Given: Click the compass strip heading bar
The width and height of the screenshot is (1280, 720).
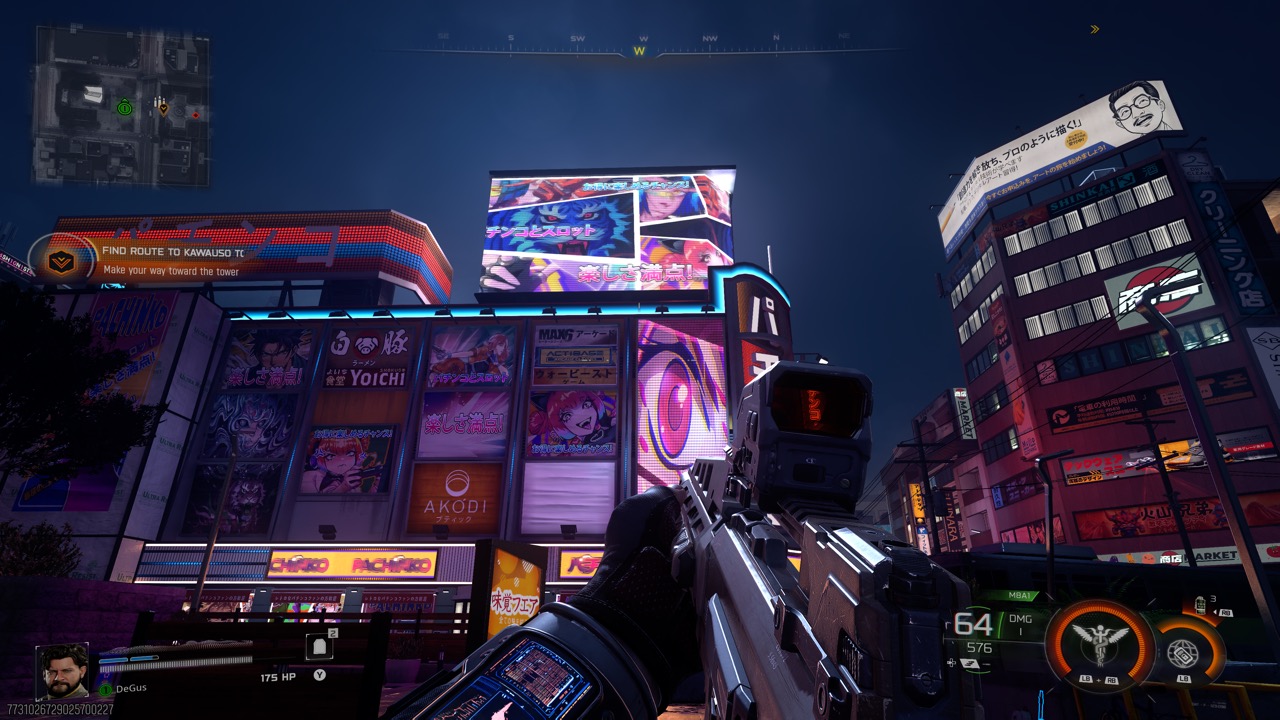Looking at the screenshot, I should tap(640, 46).
